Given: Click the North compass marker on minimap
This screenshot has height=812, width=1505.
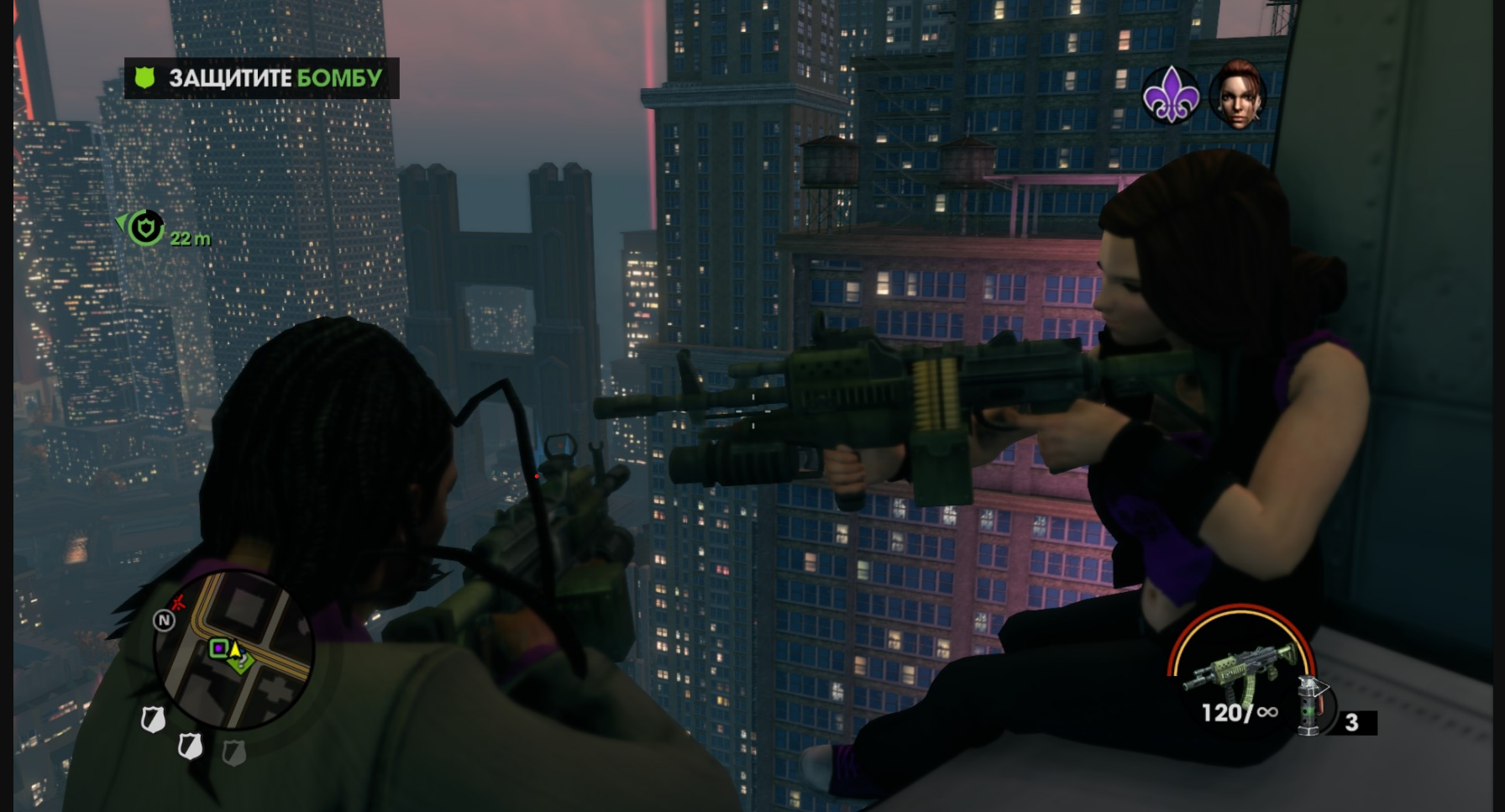Looking at the screenshot, I should [x=164, y=620].
